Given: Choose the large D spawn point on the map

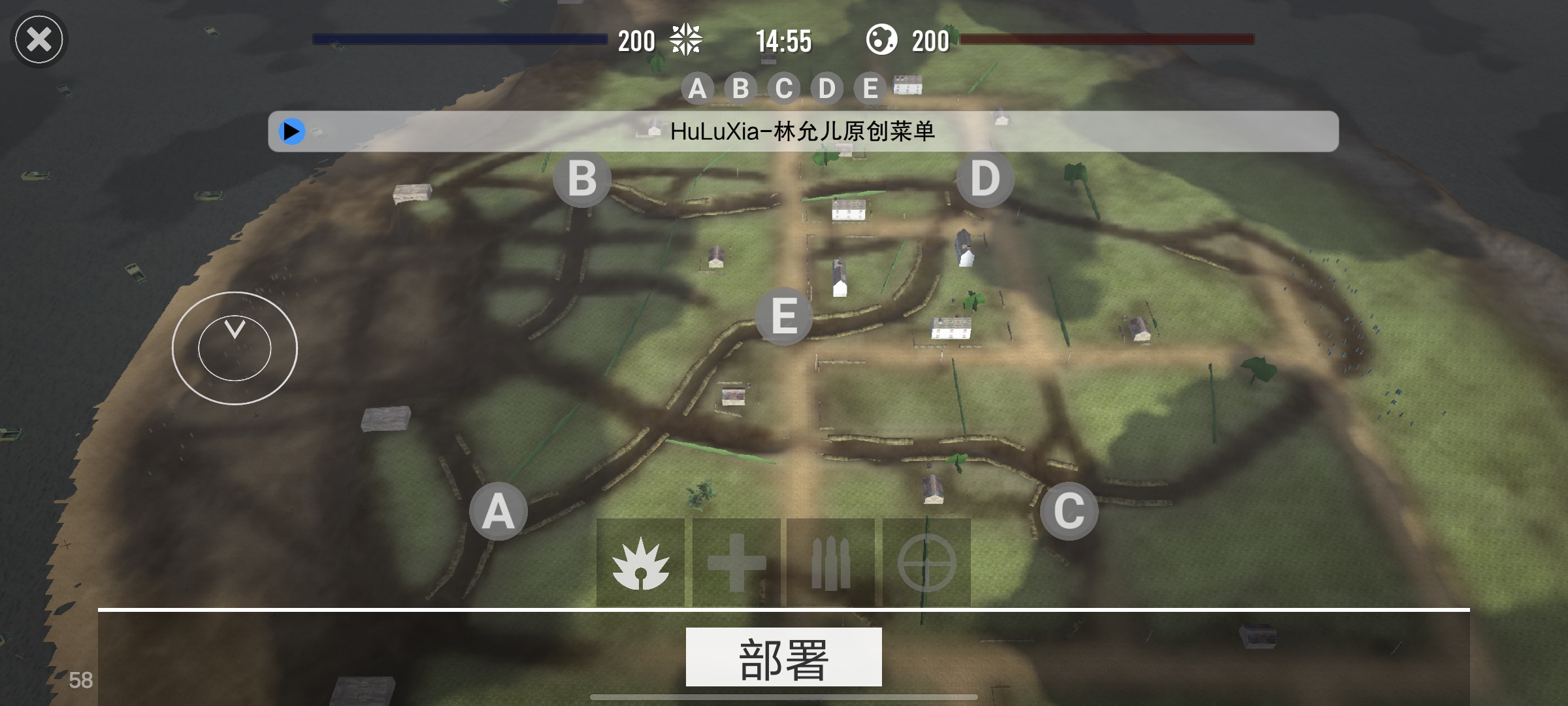Looking at the screenshot, I should (x=985, y=178).
